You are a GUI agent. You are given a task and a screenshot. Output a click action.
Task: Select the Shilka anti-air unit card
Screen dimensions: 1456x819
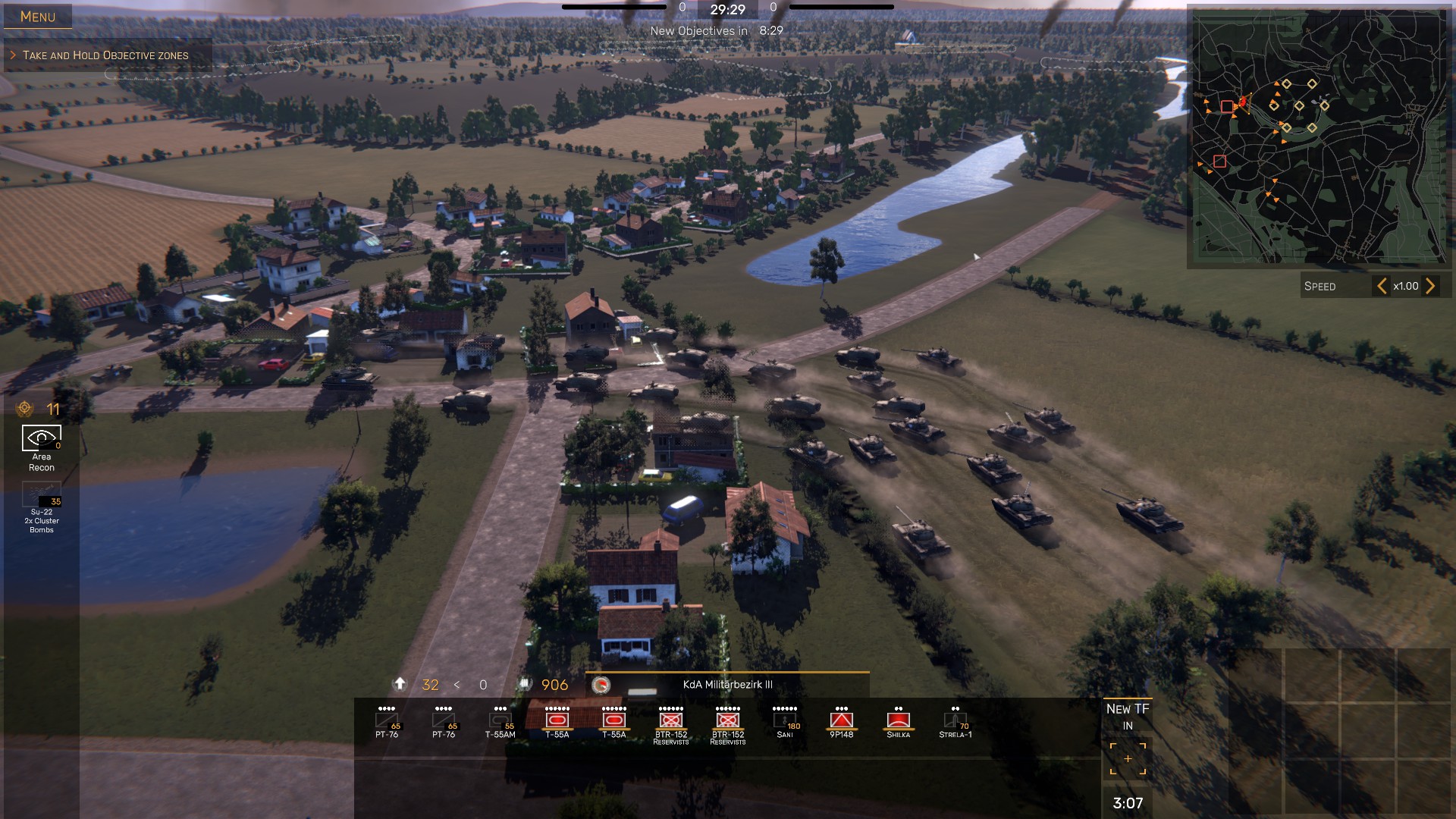[x=899, y=722]
